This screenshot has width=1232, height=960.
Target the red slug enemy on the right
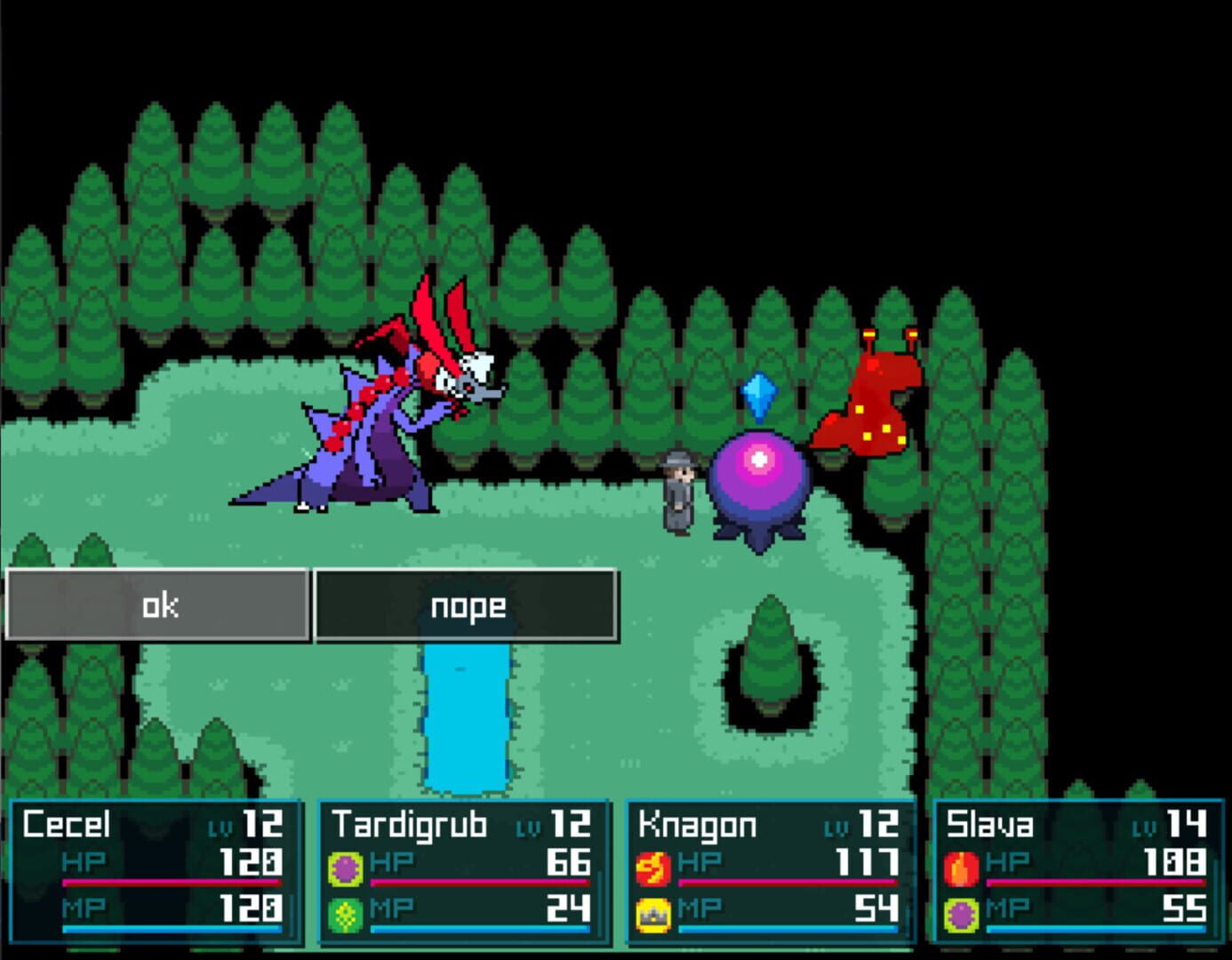pyautogui.click(x=876, y=400)
